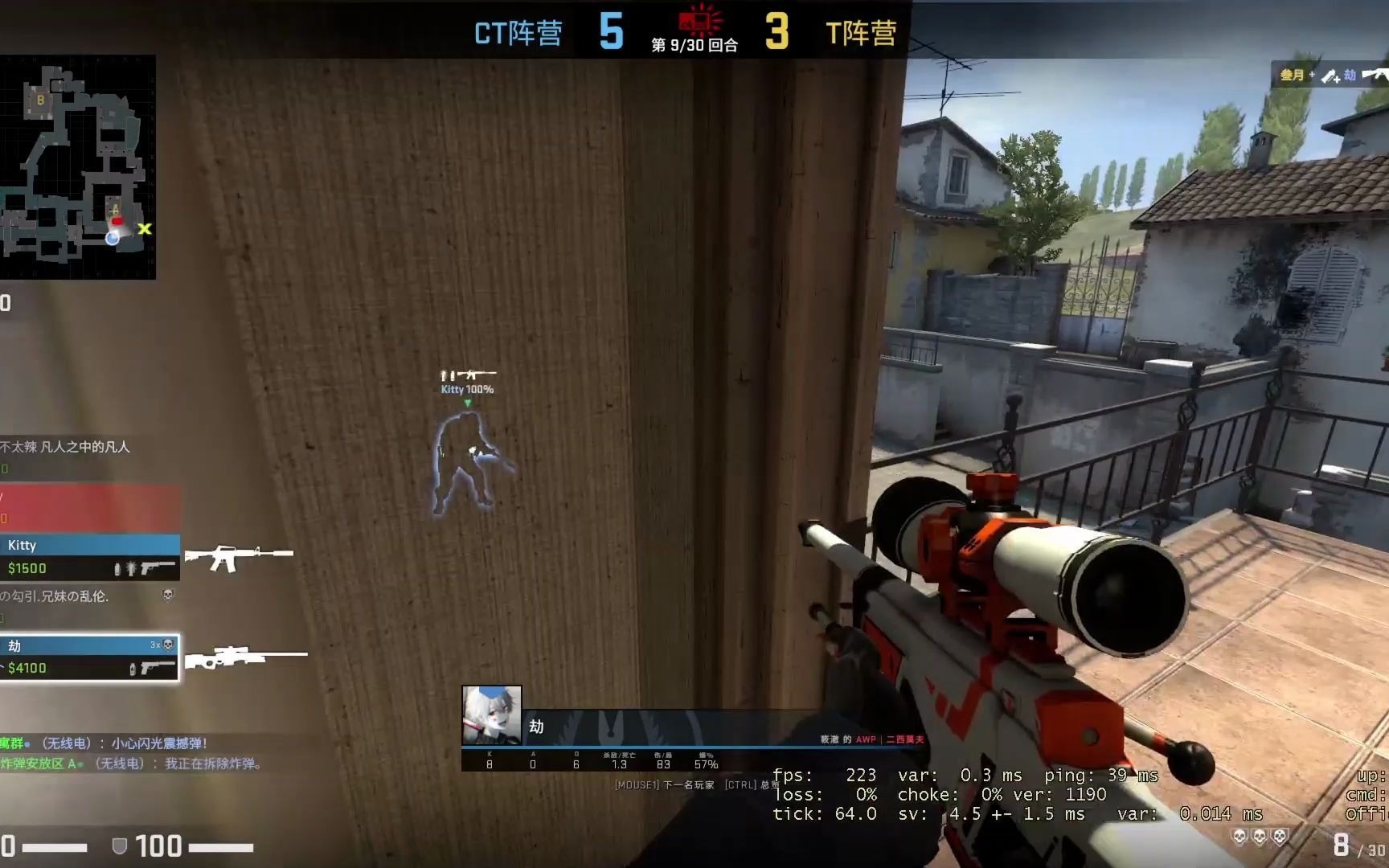Click the yellow X marker on the minimap
Viewport: 1389px width, 868px height.
143,229
